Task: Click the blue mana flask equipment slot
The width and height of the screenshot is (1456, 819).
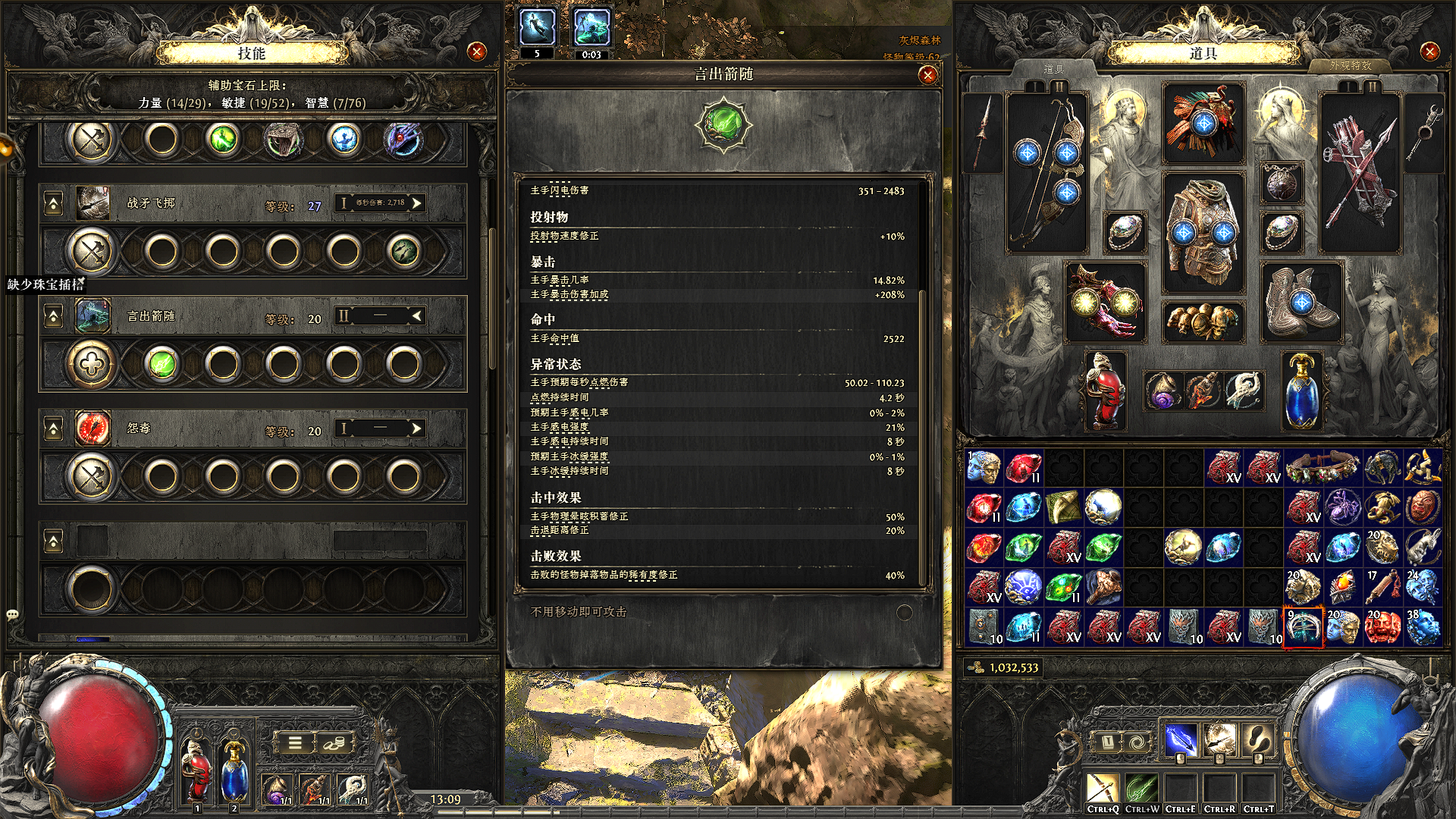Action: [1301, 391]
